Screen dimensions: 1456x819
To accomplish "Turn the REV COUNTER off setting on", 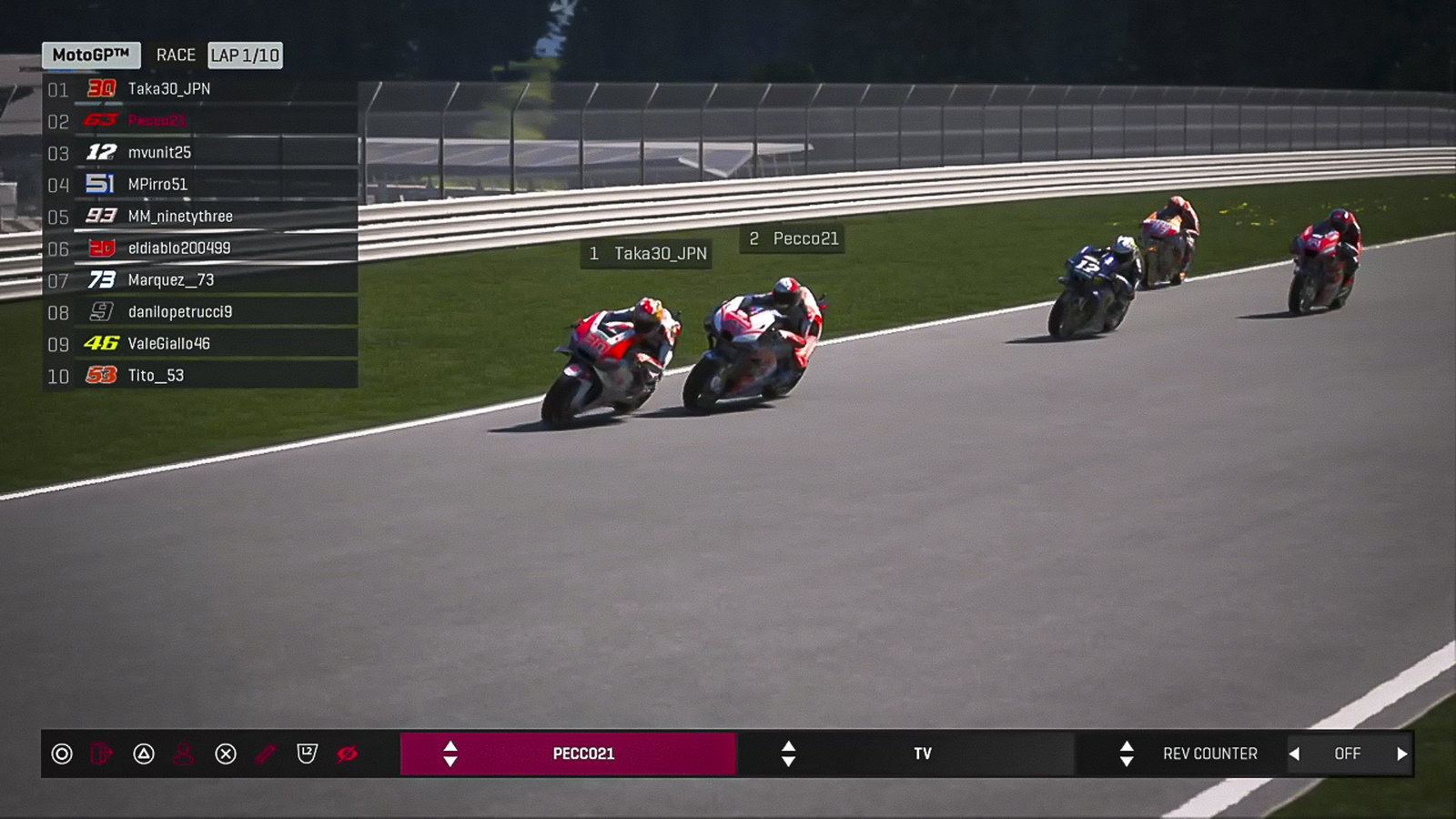I will coord(1348,753).
